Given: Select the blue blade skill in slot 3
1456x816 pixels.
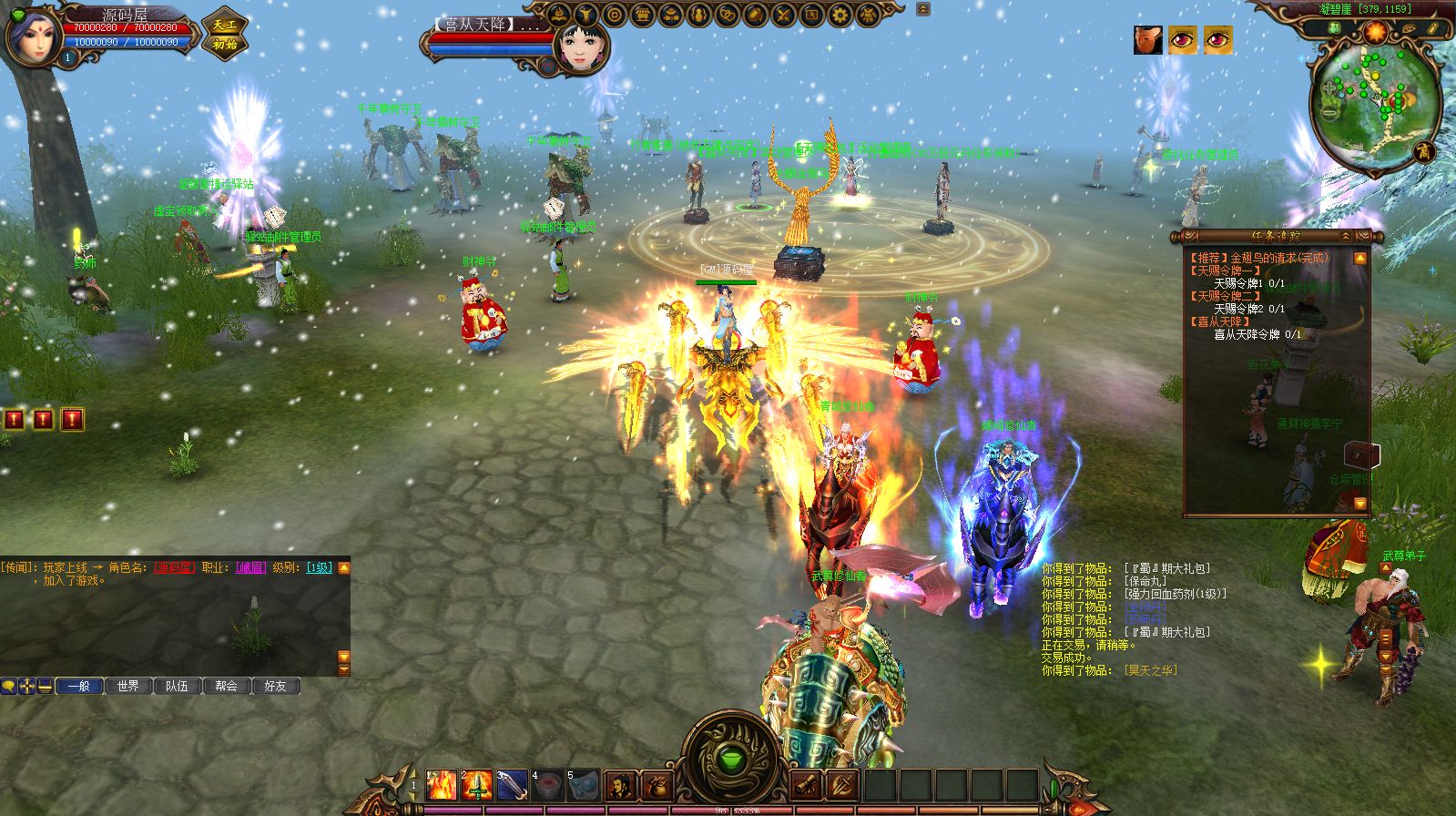Looking at the screenshot, I should pyautogui.click(x=512, y=784).
